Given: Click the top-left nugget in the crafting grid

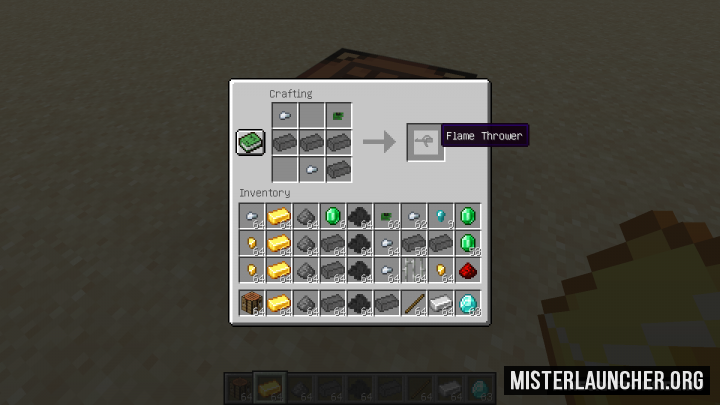Looking at the screenshot, I should tap(284, 116).
